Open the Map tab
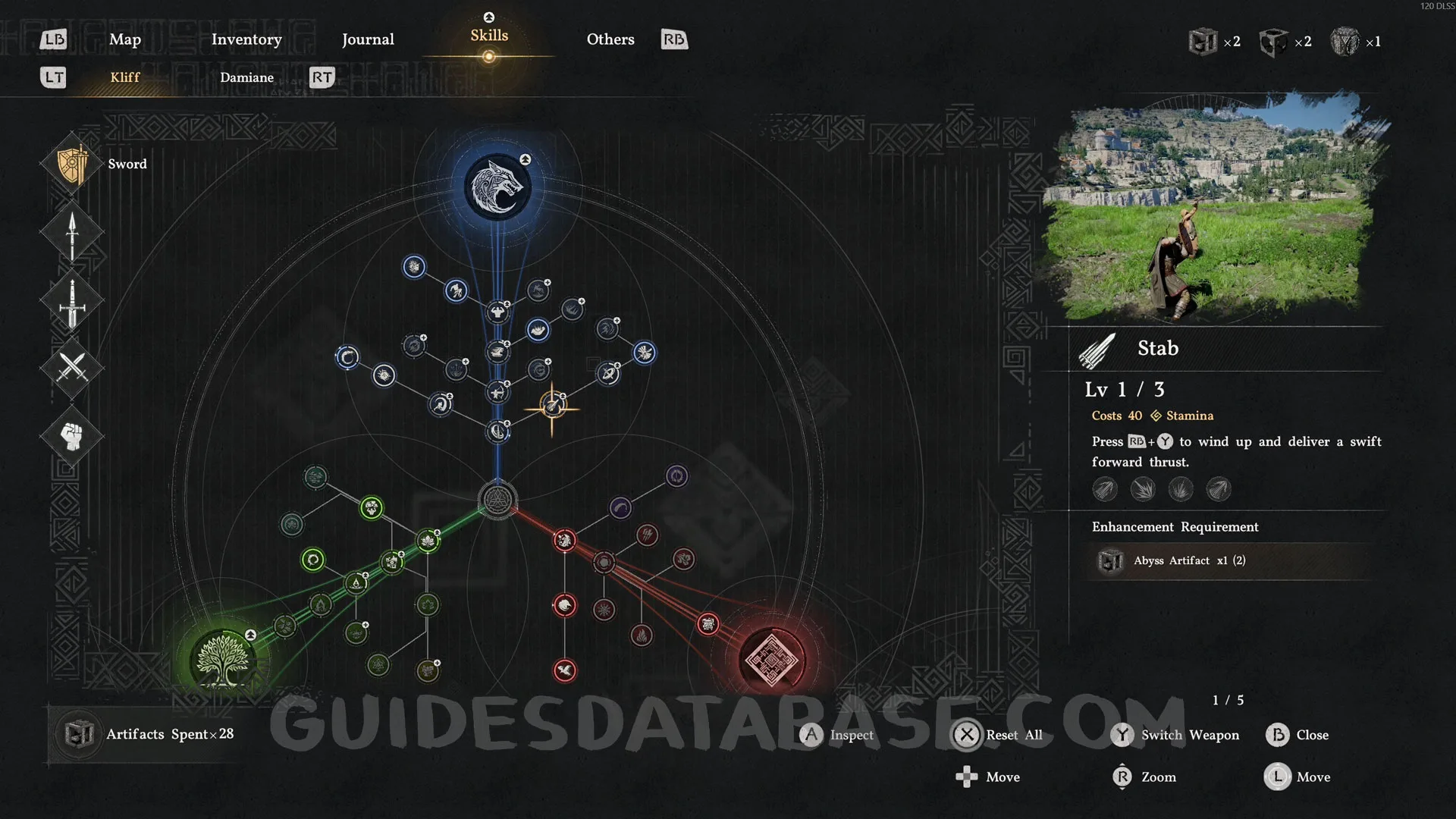This screenshot has width=1456, height=819. coord(125,39)
